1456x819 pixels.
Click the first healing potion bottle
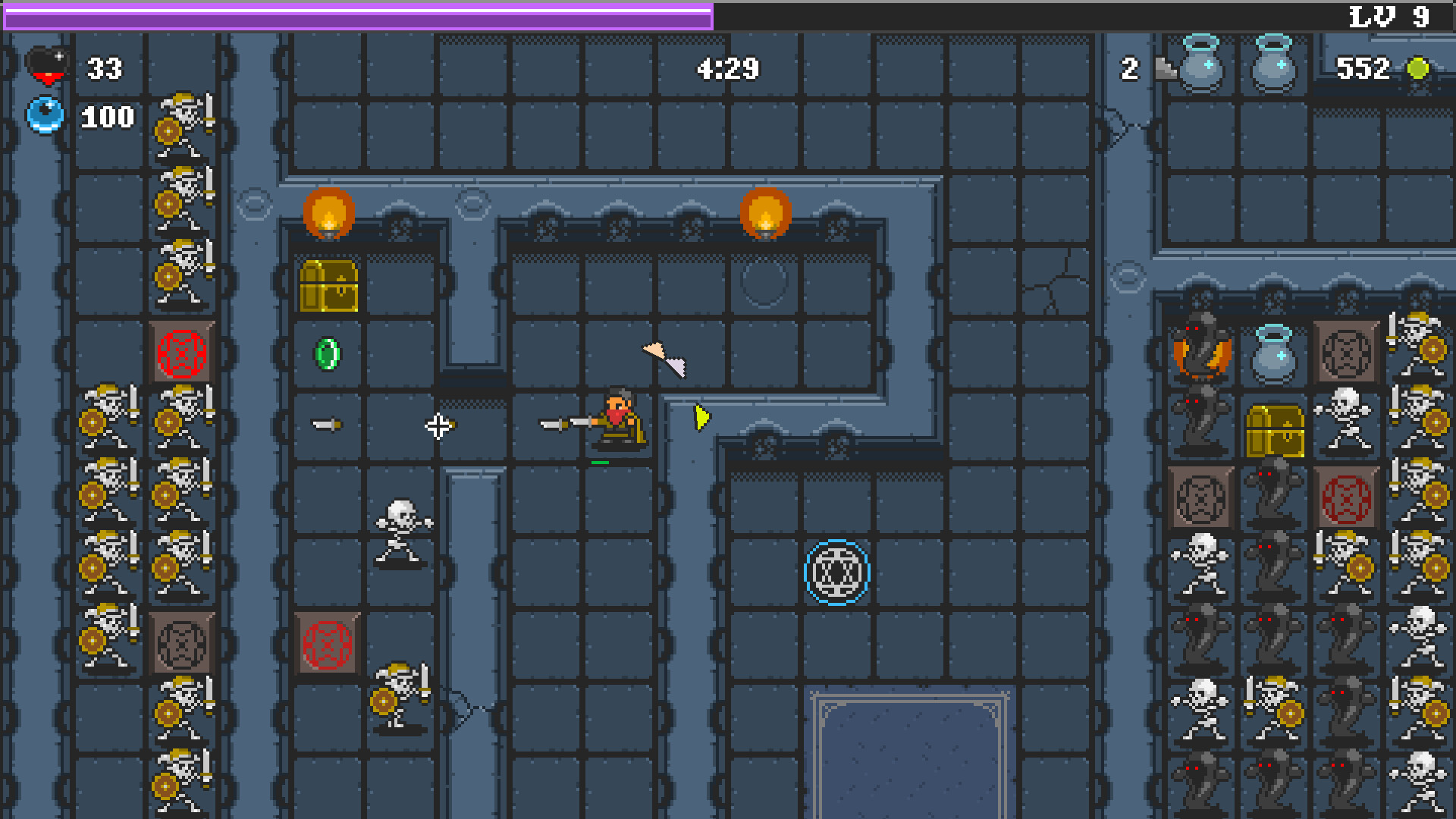coord(1200,68)
